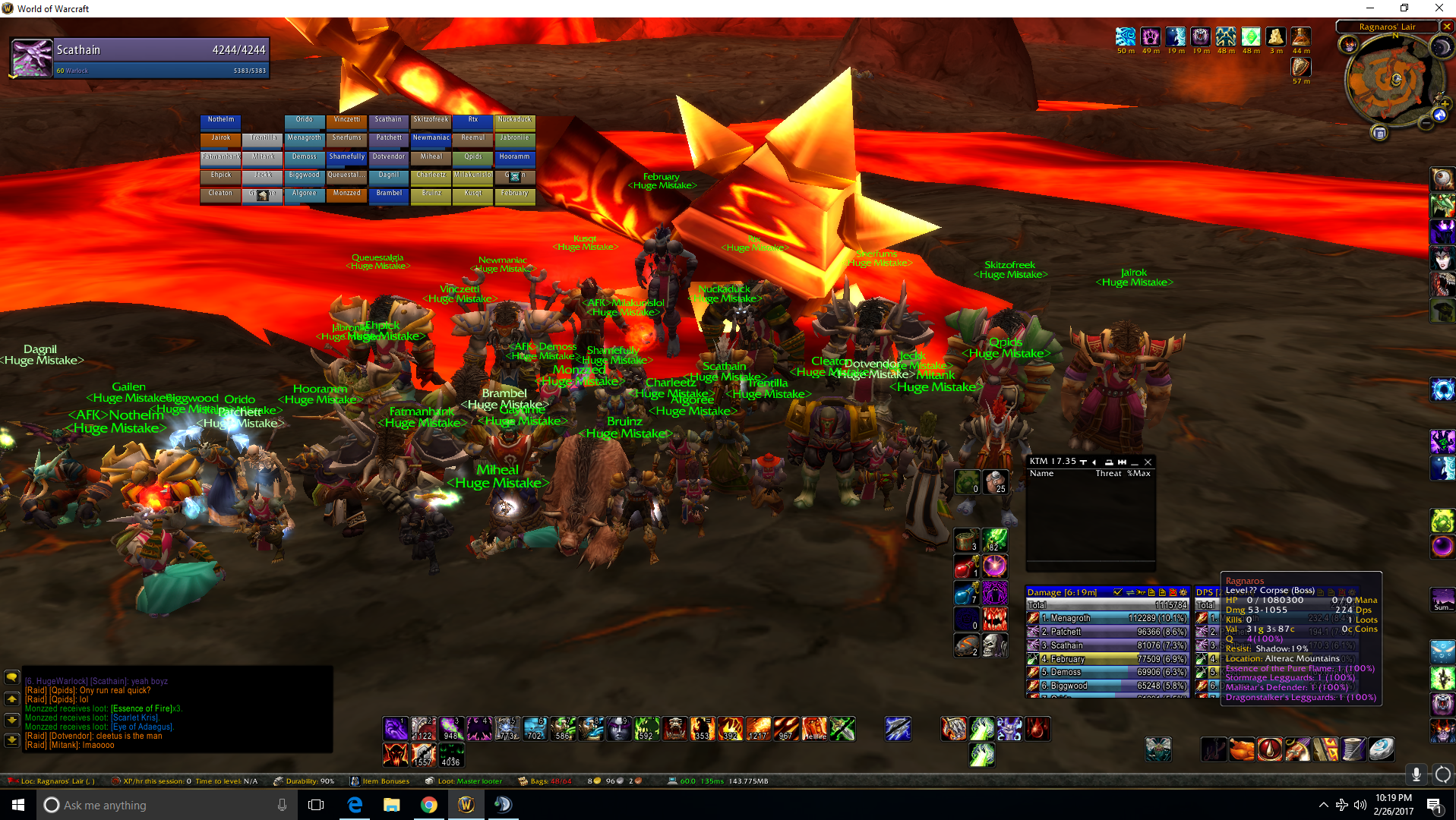Activate the Hellfire action bar spell
The height and width of the screenshot is (820, 1456).
pos(814,729)
